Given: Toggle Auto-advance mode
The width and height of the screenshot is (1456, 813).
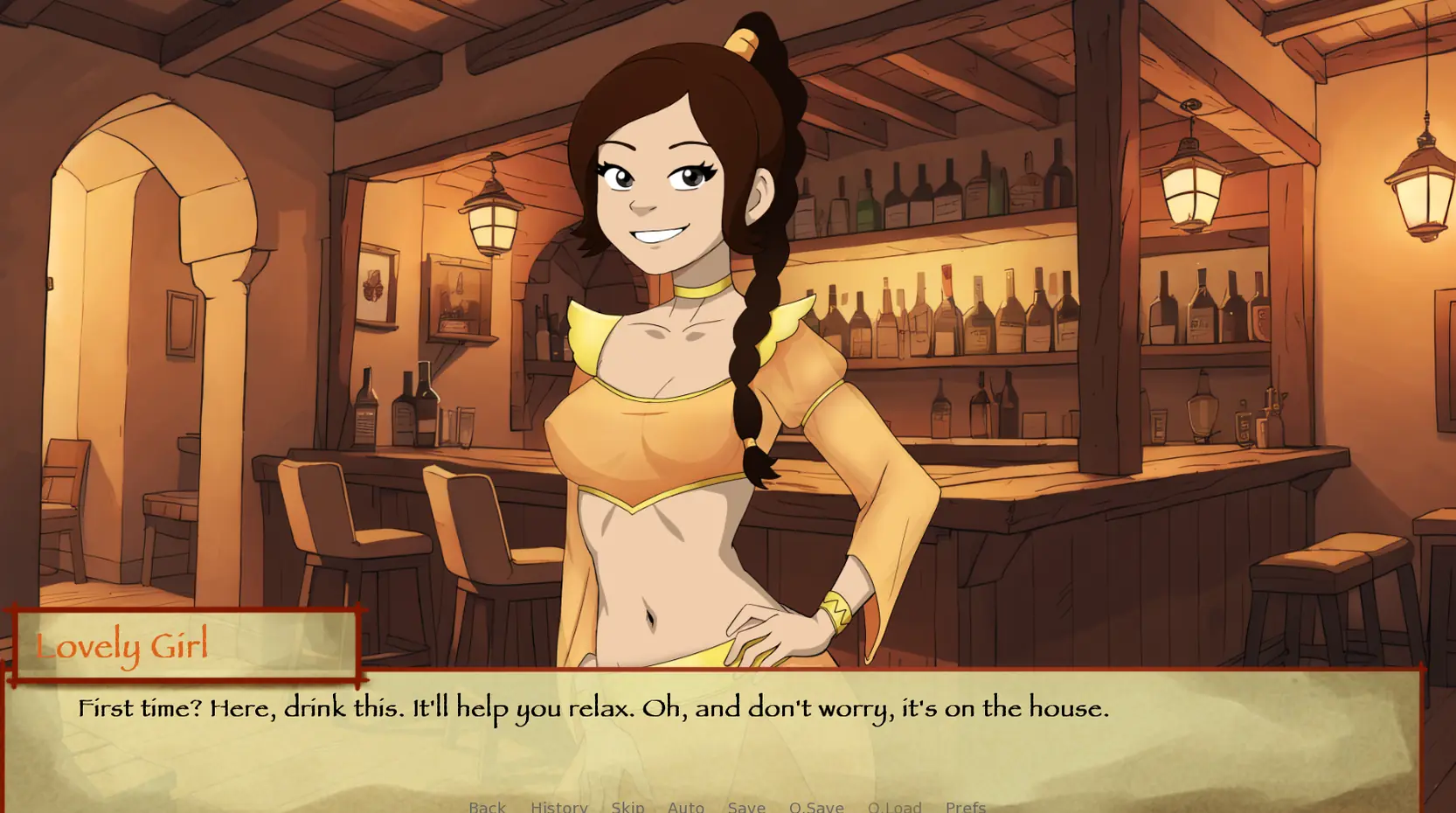Looking at the screenshot, I should 685,806.
